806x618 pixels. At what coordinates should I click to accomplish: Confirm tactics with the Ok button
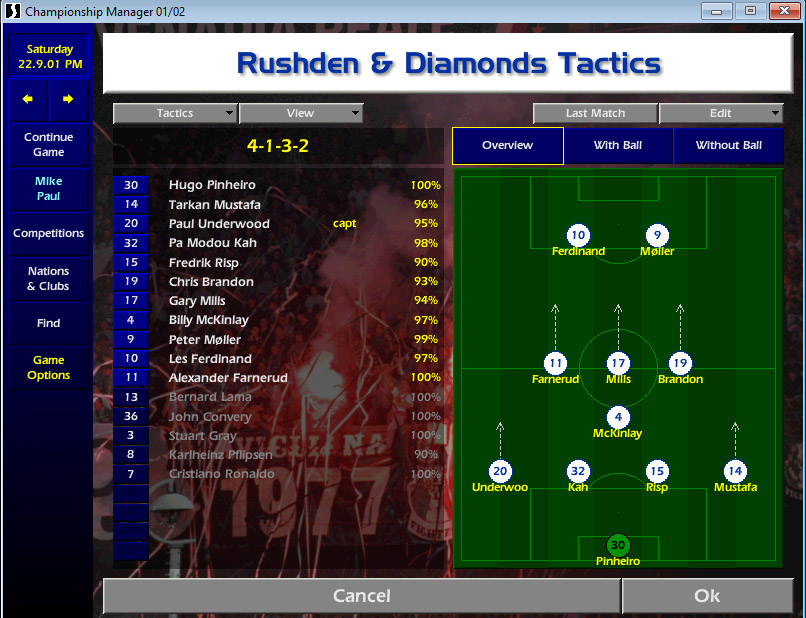pyautogui.click(x=706, y=596)
